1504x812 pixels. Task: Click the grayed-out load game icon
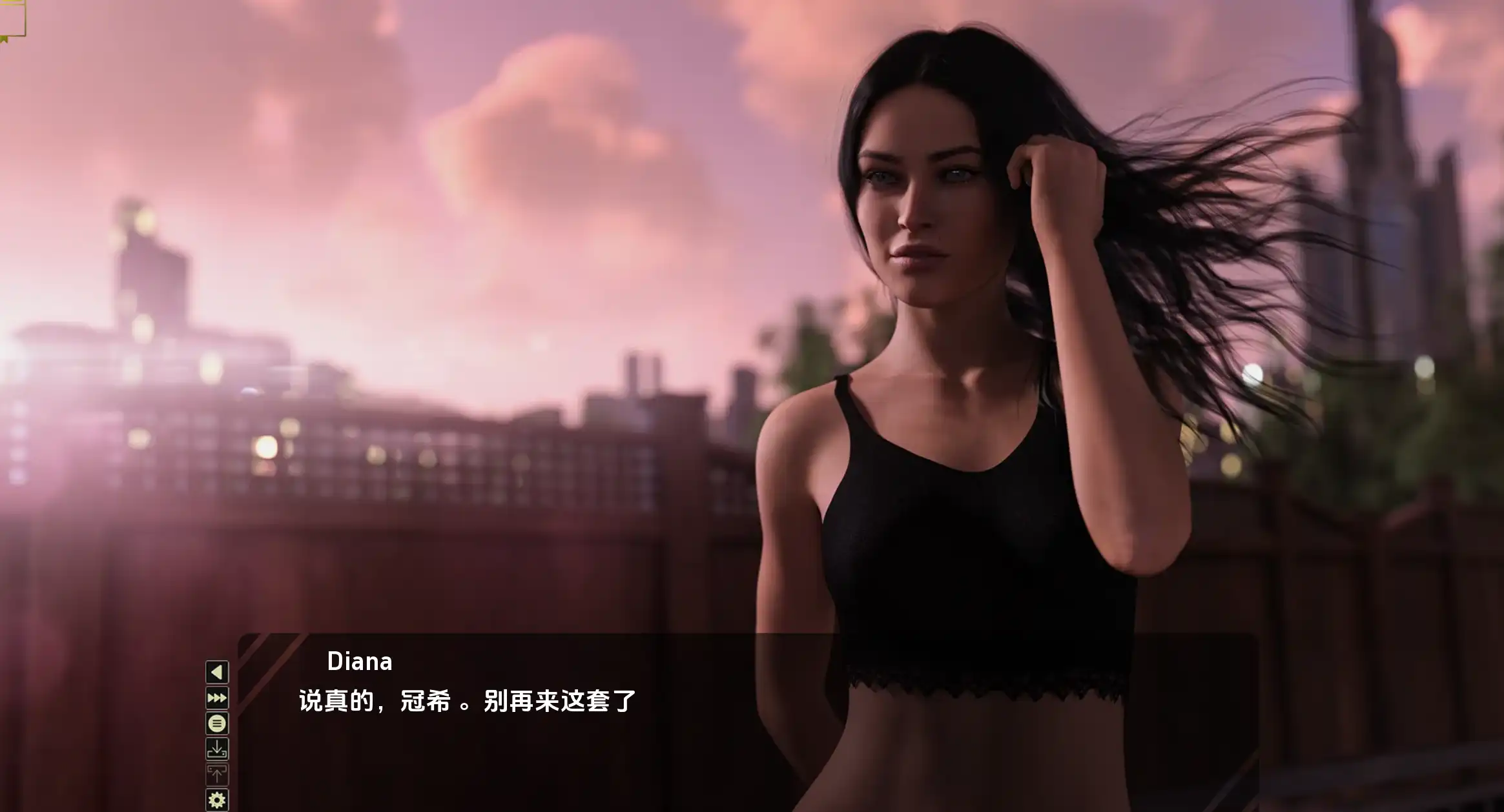click(218, 773)
